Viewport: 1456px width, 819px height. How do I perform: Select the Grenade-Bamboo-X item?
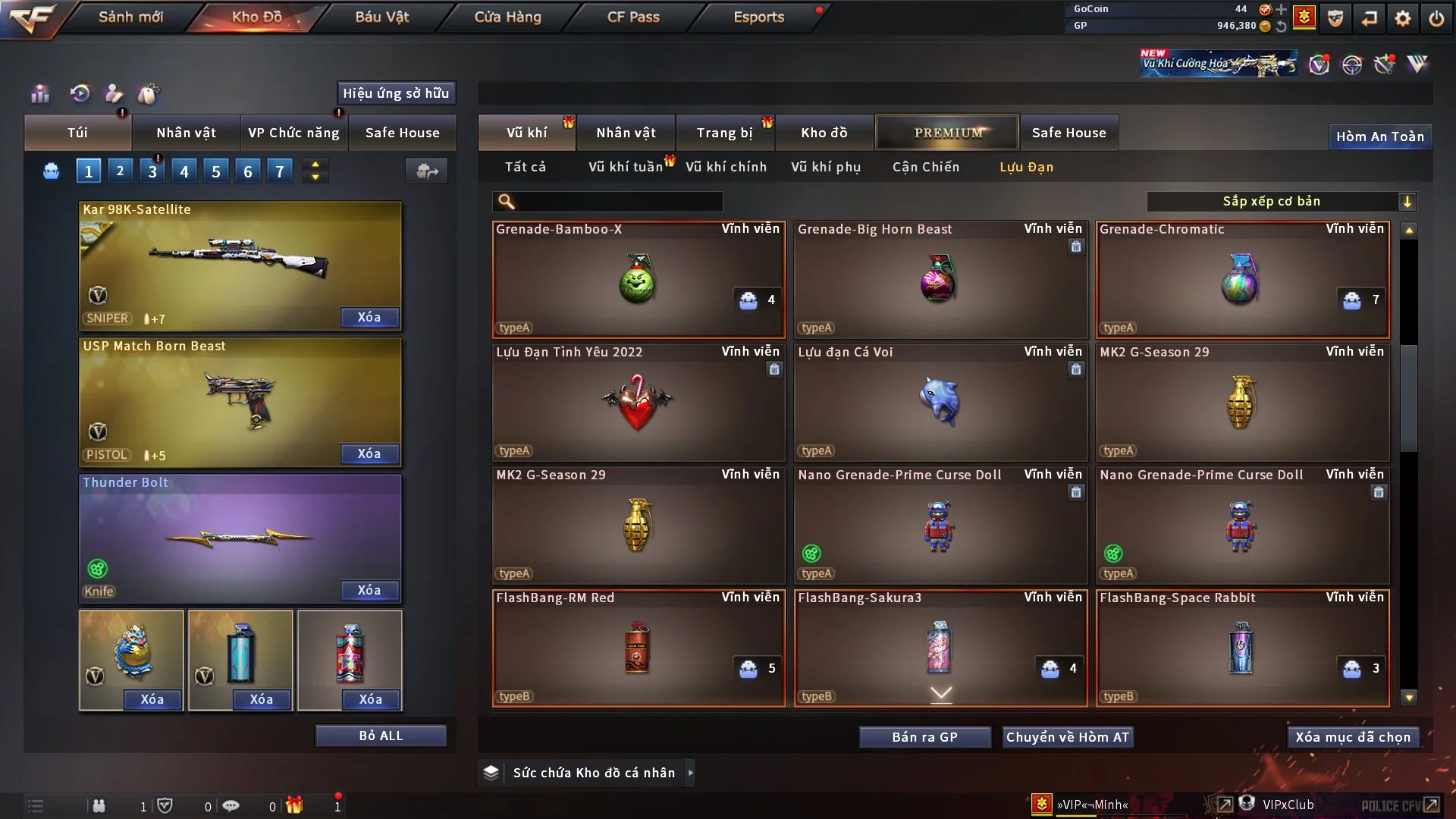click(639, 279)
